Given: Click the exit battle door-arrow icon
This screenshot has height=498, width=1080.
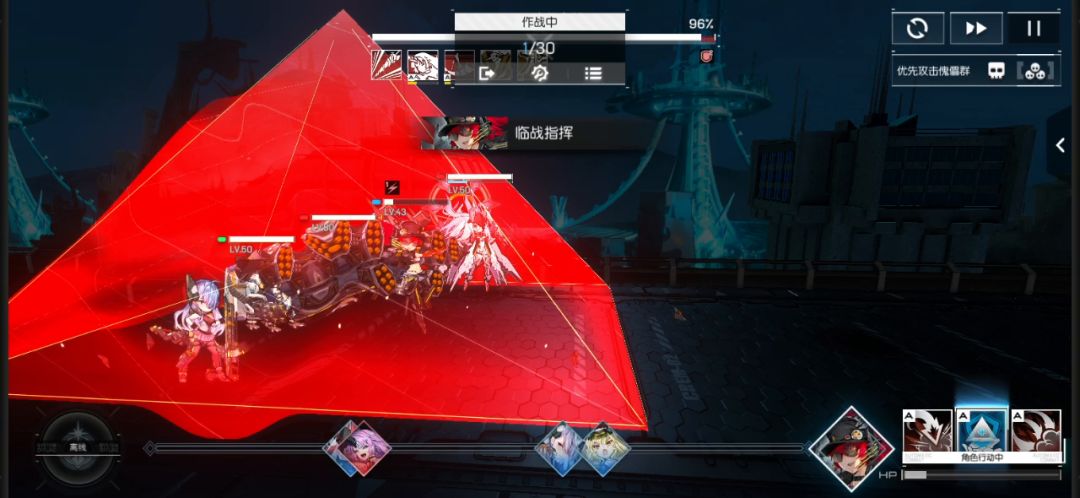Looking at the screenshot, I should pyautogui.click(x=488, y=73).
